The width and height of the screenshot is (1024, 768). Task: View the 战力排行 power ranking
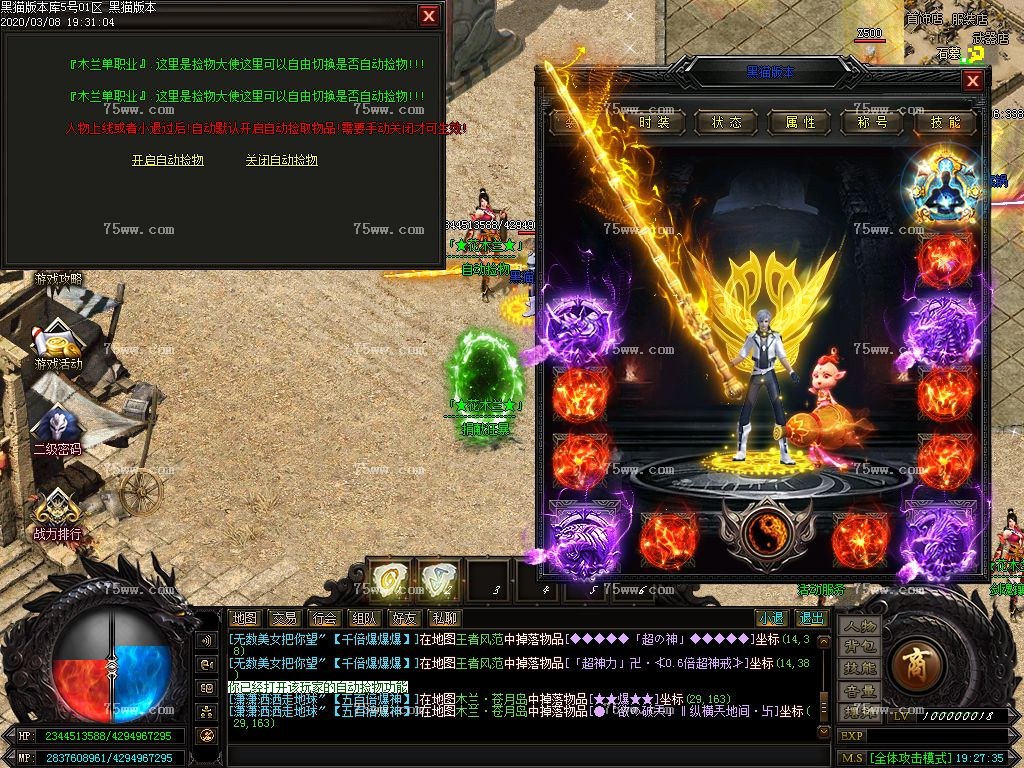(x=57, y=515)
